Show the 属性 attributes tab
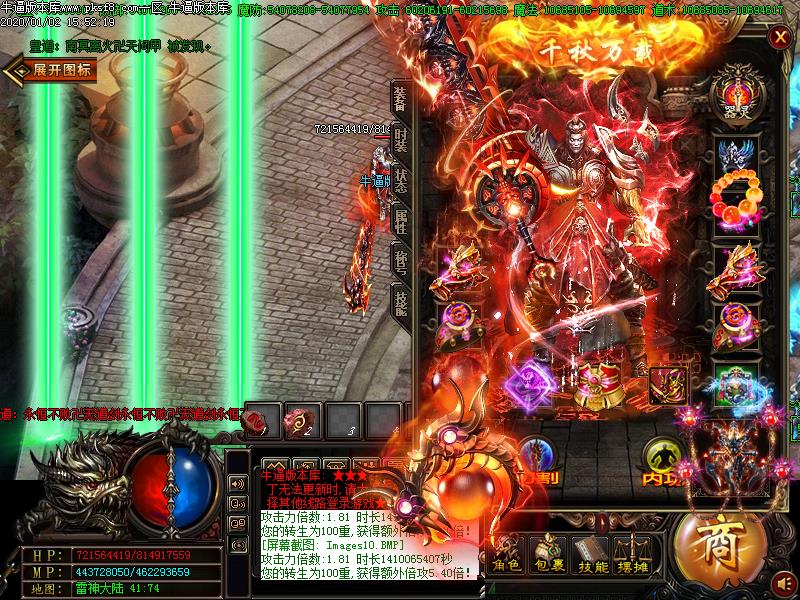800x600 pixels. pyautogui.click(x=400, y=221)
